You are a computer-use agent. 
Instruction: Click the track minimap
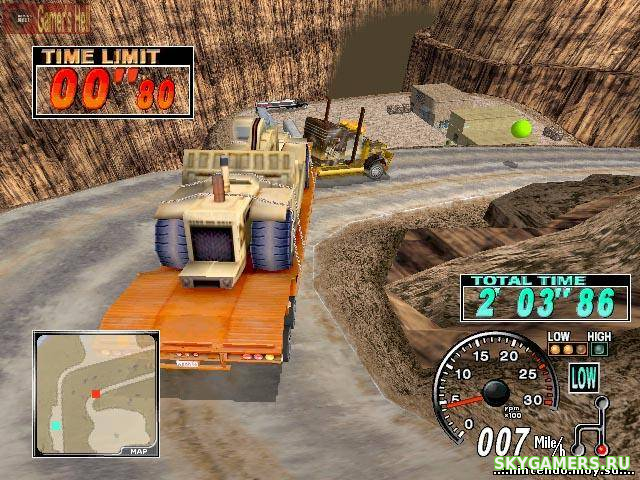click(x=95, y=393)
